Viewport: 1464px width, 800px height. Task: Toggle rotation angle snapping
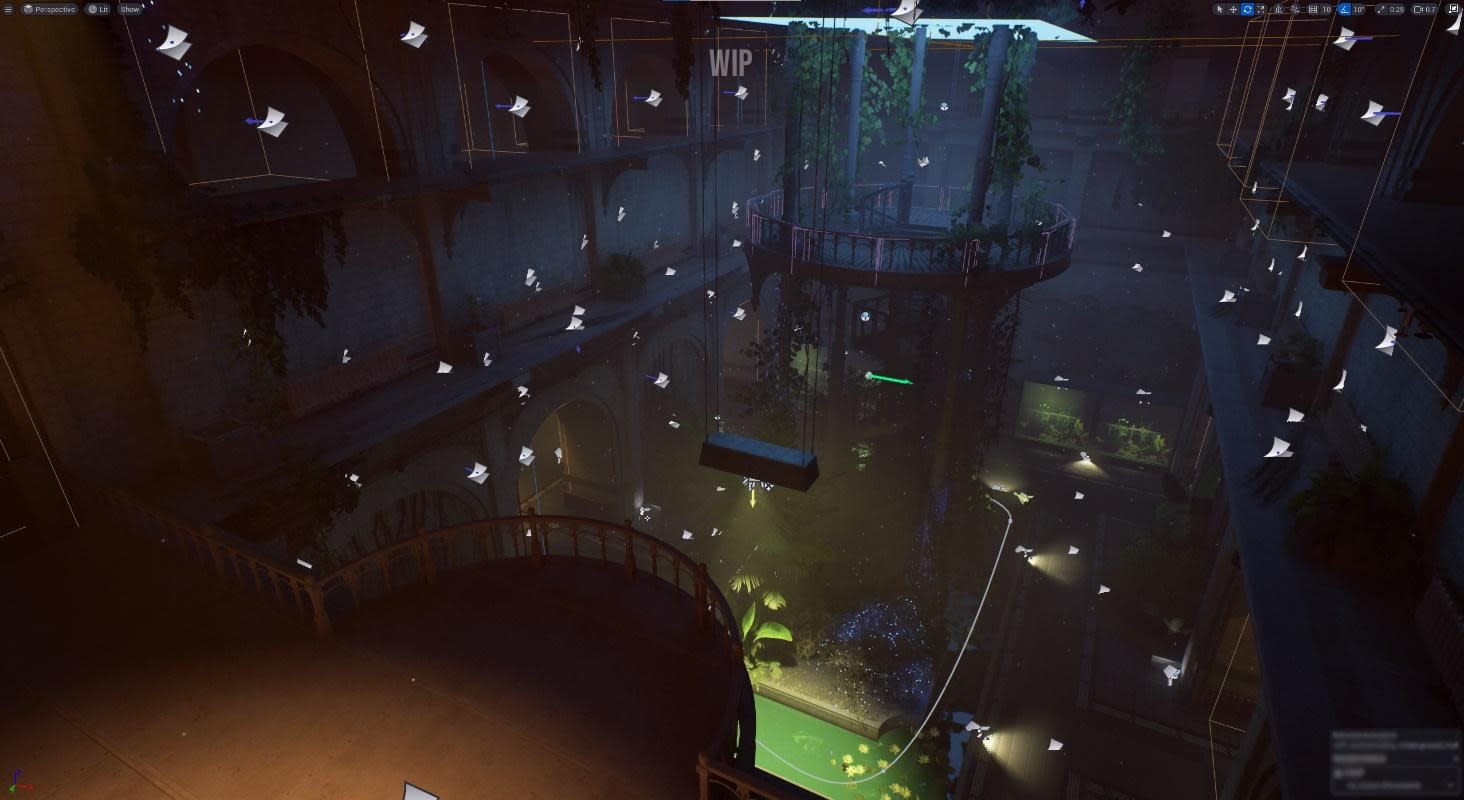(x=1345, y=9)
